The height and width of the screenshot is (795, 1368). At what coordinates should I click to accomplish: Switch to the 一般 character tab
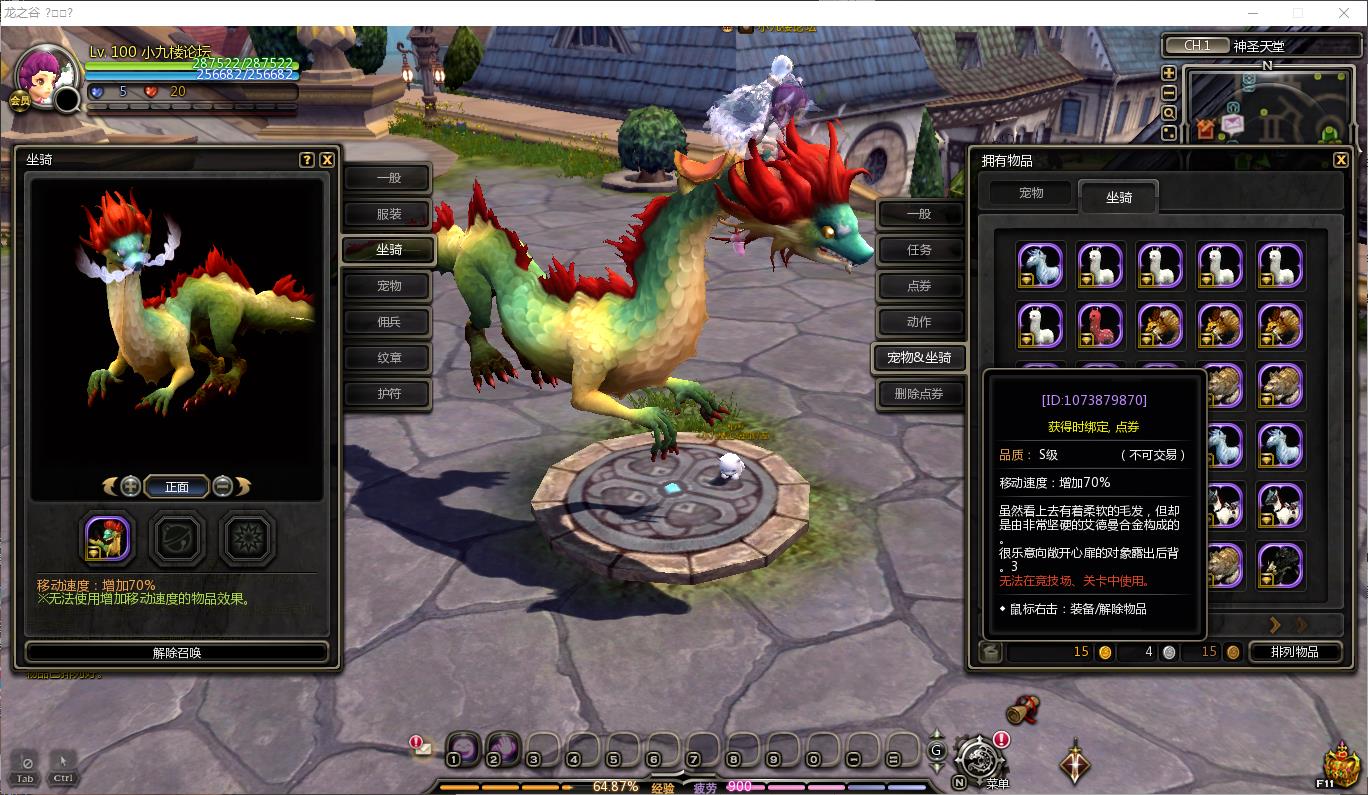[388, 178]
